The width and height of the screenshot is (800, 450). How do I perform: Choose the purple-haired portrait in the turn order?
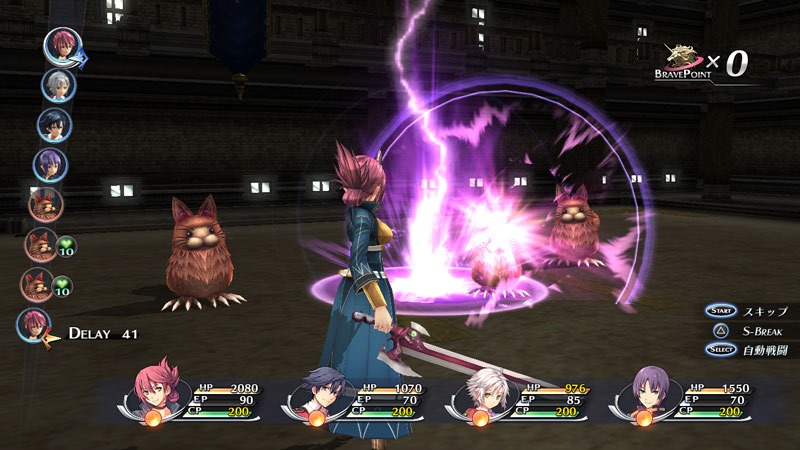tap(50, 164)
